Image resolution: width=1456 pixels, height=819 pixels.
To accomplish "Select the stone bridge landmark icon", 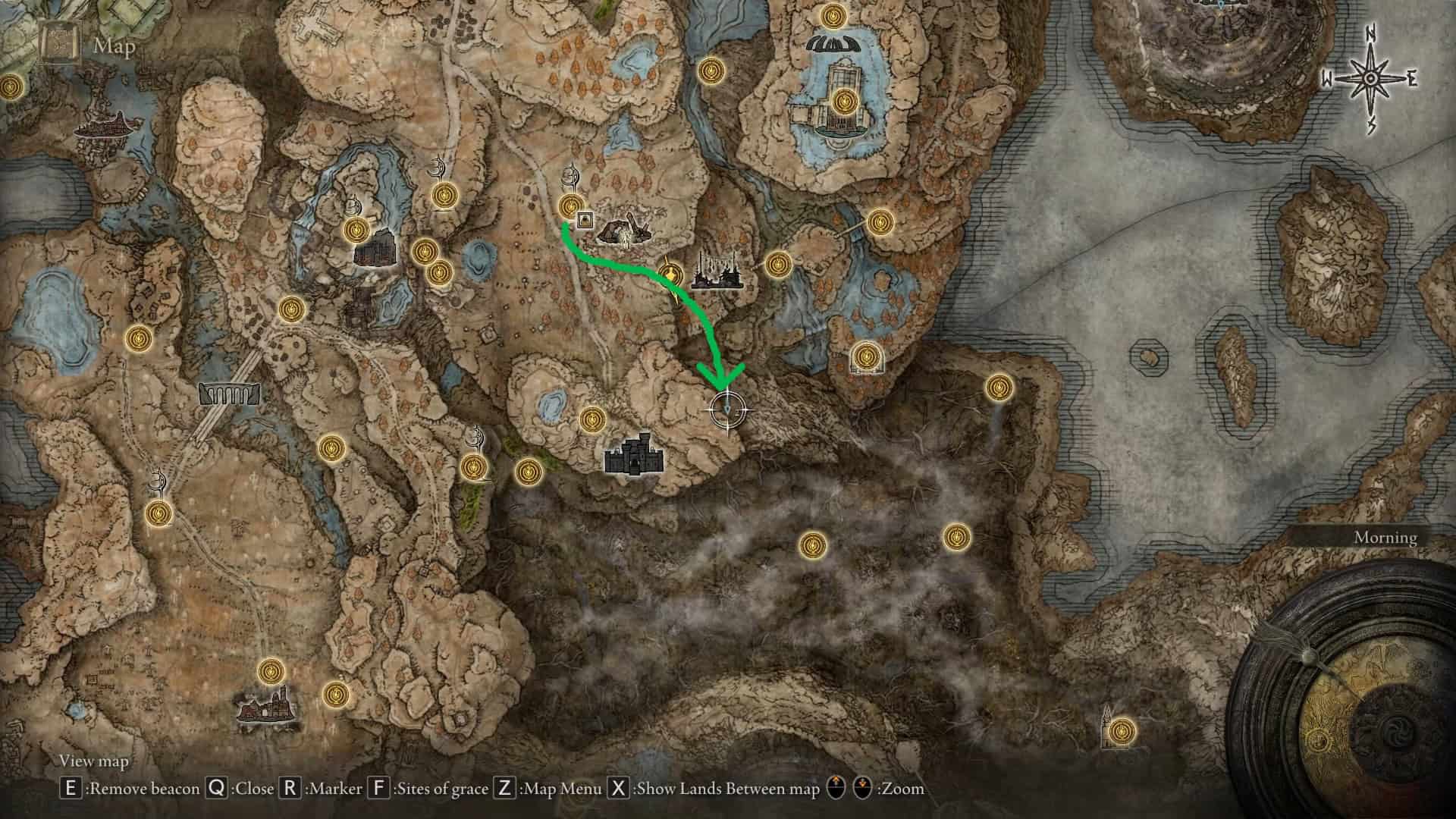I will (x=230, y=393).
